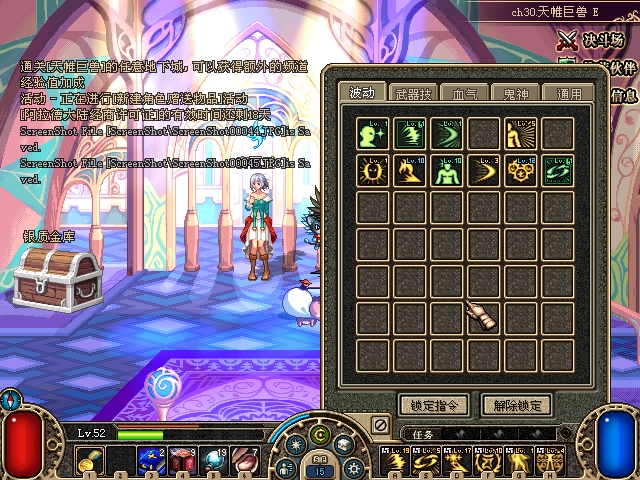Viewport: 640px width, 480px height.
Task: Select the yellow figure with rays skill
Action: coord(520,134)
